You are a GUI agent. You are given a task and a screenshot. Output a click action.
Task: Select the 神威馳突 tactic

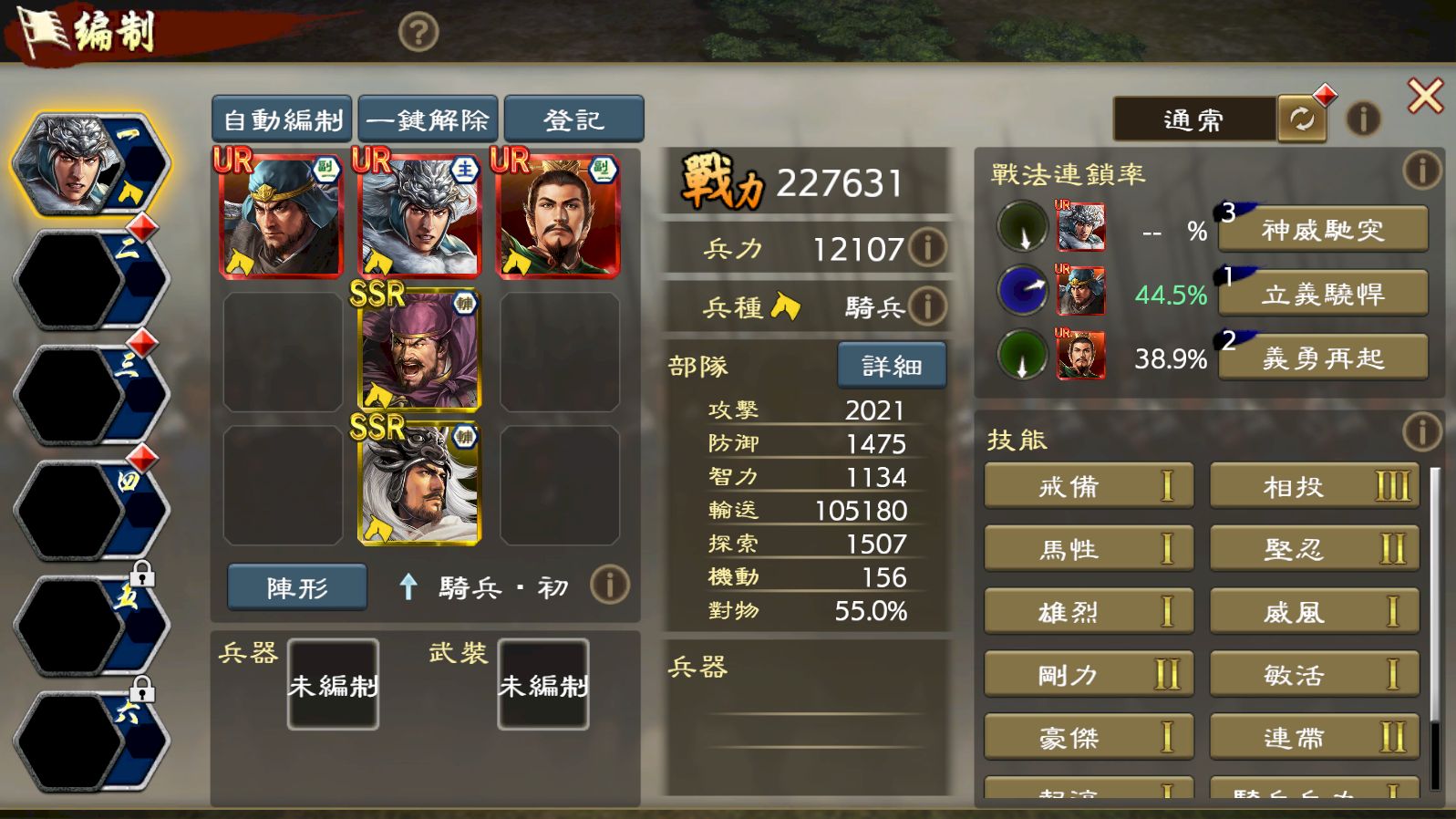pos(1323,230)
